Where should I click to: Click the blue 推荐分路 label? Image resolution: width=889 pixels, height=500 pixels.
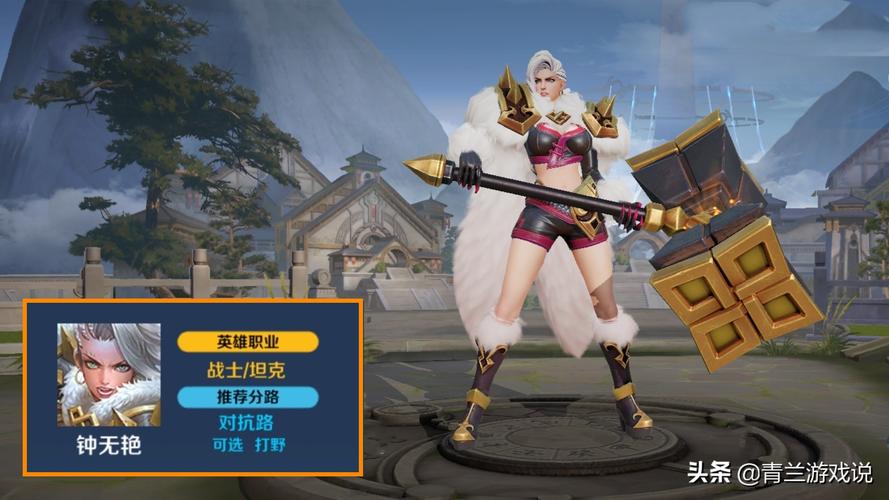248,396
